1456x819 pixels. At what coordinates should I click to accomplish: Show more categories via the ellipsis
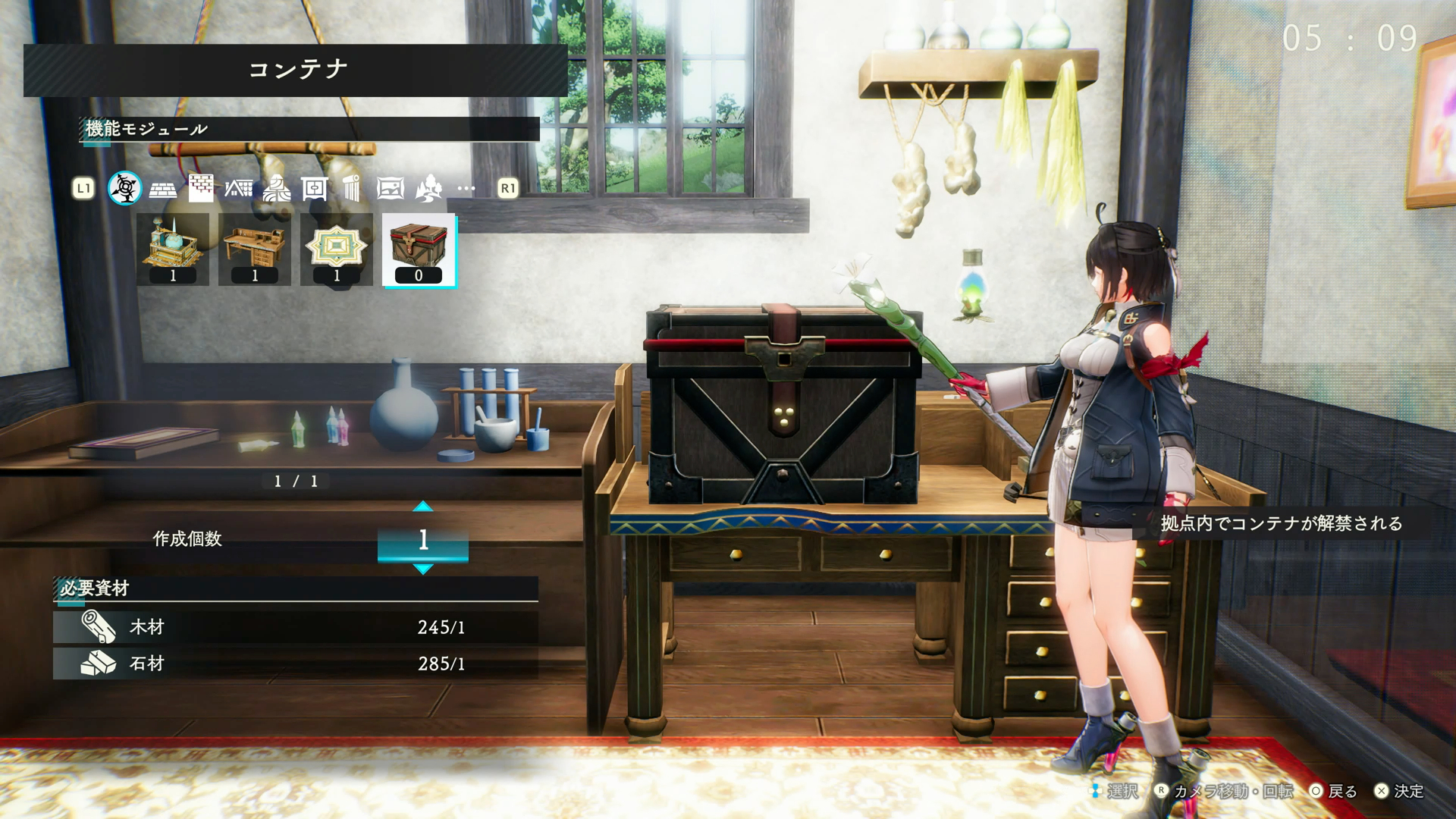pos(466,188)
